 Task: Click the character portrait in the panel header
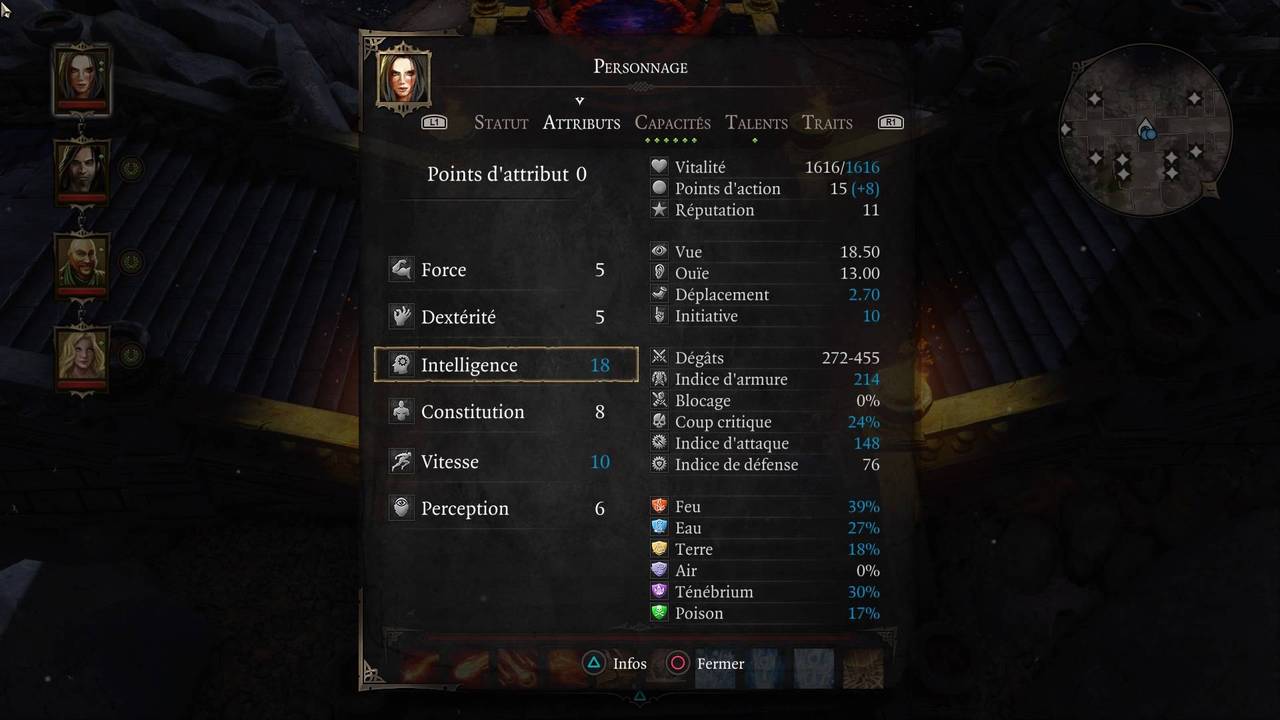click(x=404, y=78)
